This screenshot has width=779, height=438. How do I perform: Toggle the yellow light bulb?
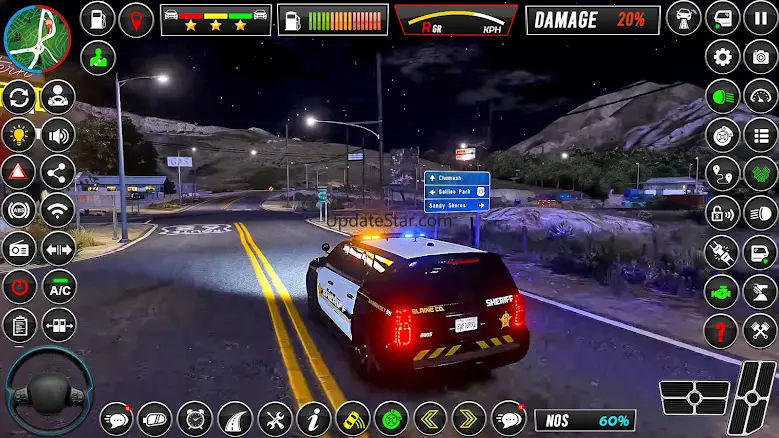pos(19,135)
